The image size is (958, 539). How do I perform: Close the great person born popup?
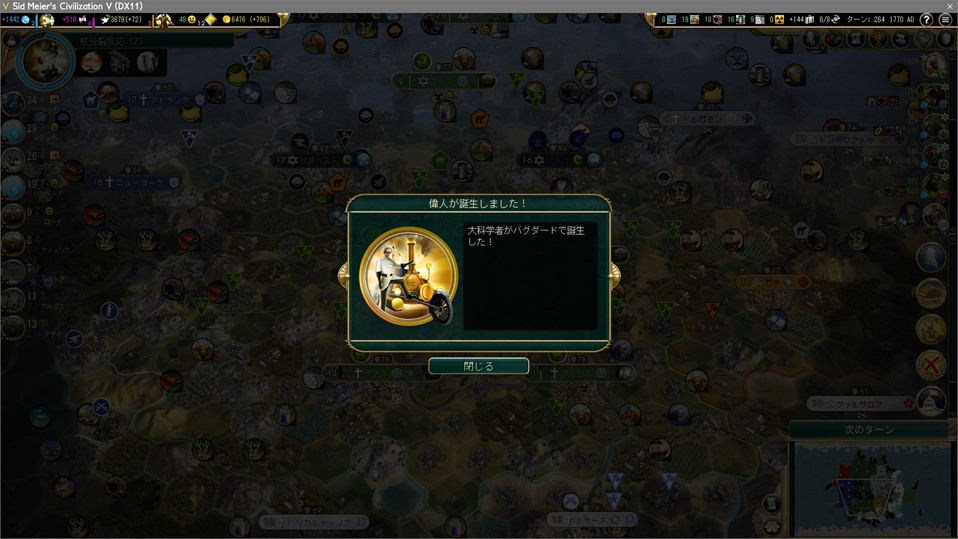pyautogui.click(x=478, y=366)
